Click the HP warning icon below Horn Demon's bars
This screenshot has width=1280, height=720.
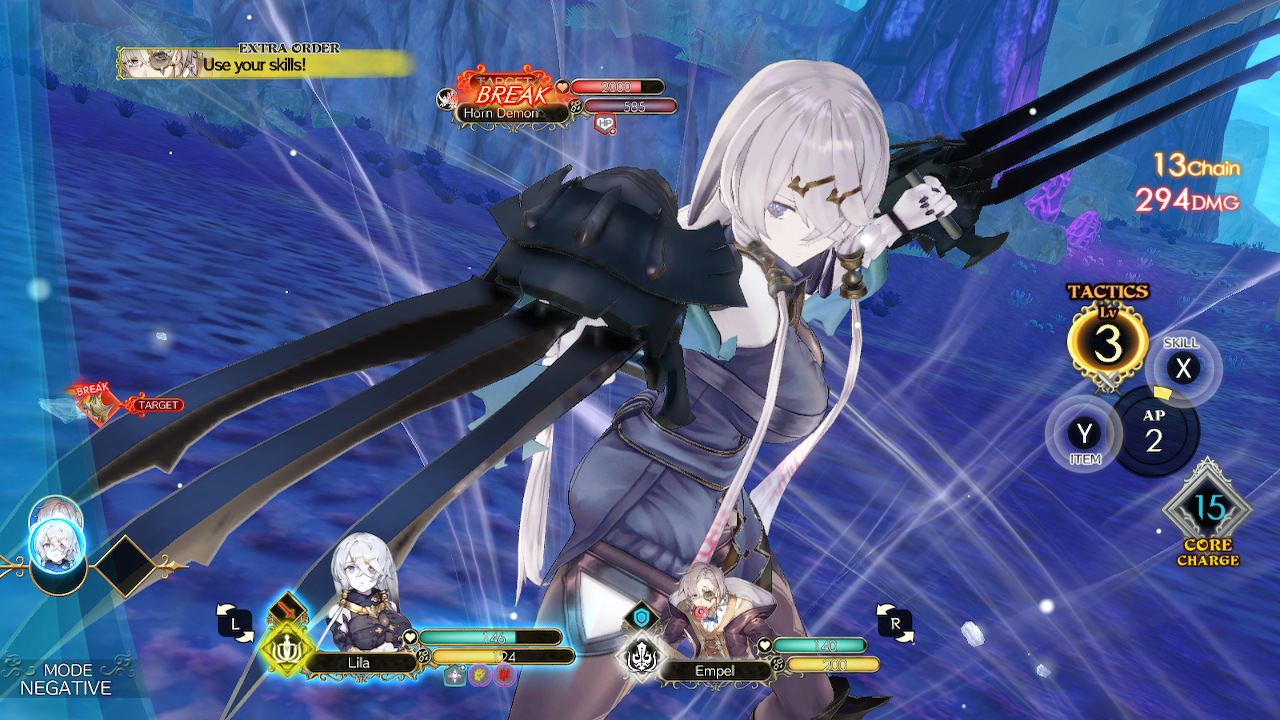point(605,122)
